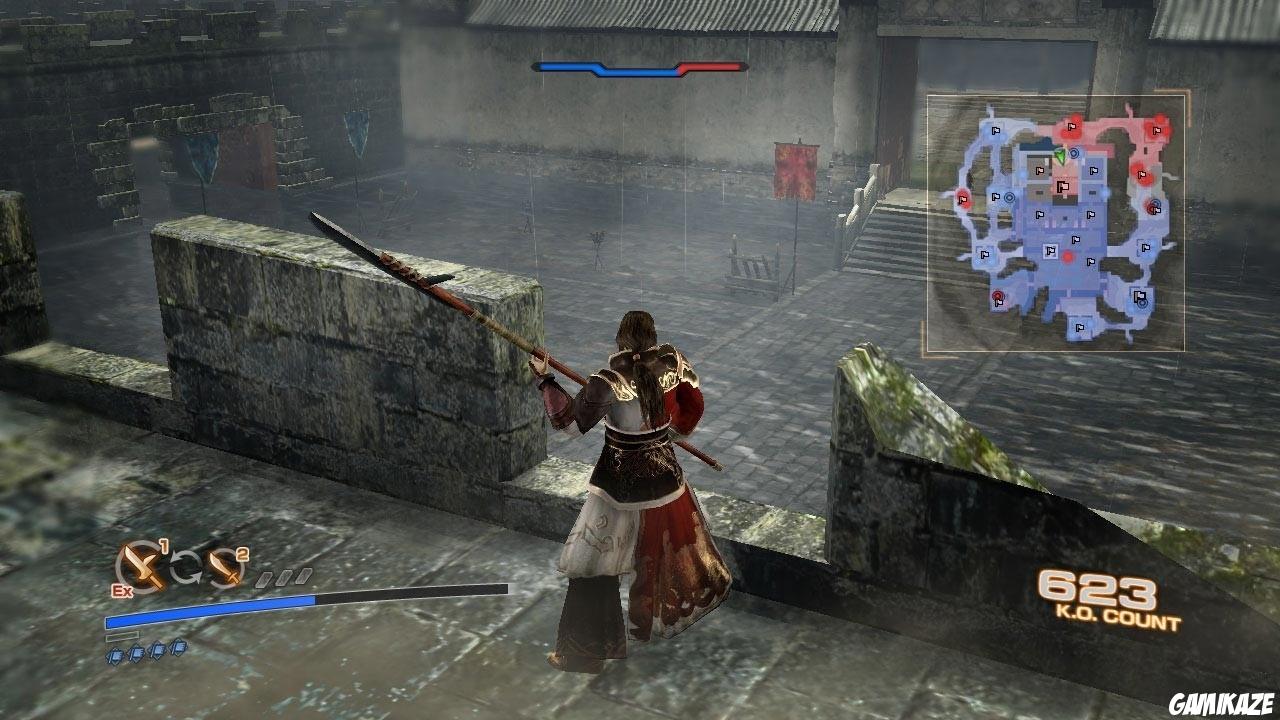Click the EX label beside weapon 1
Image resolution: width=1280 pixels, height=720 pixels.
pos(121,590)
